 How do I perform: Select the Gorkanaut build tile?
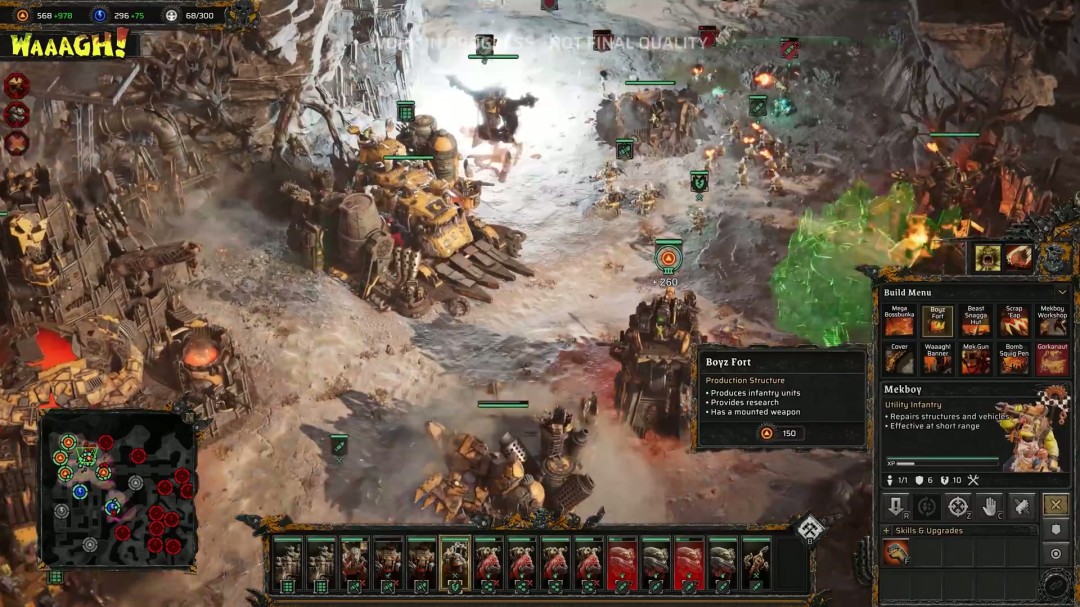pyautogui.click(x=1052, y=359)
